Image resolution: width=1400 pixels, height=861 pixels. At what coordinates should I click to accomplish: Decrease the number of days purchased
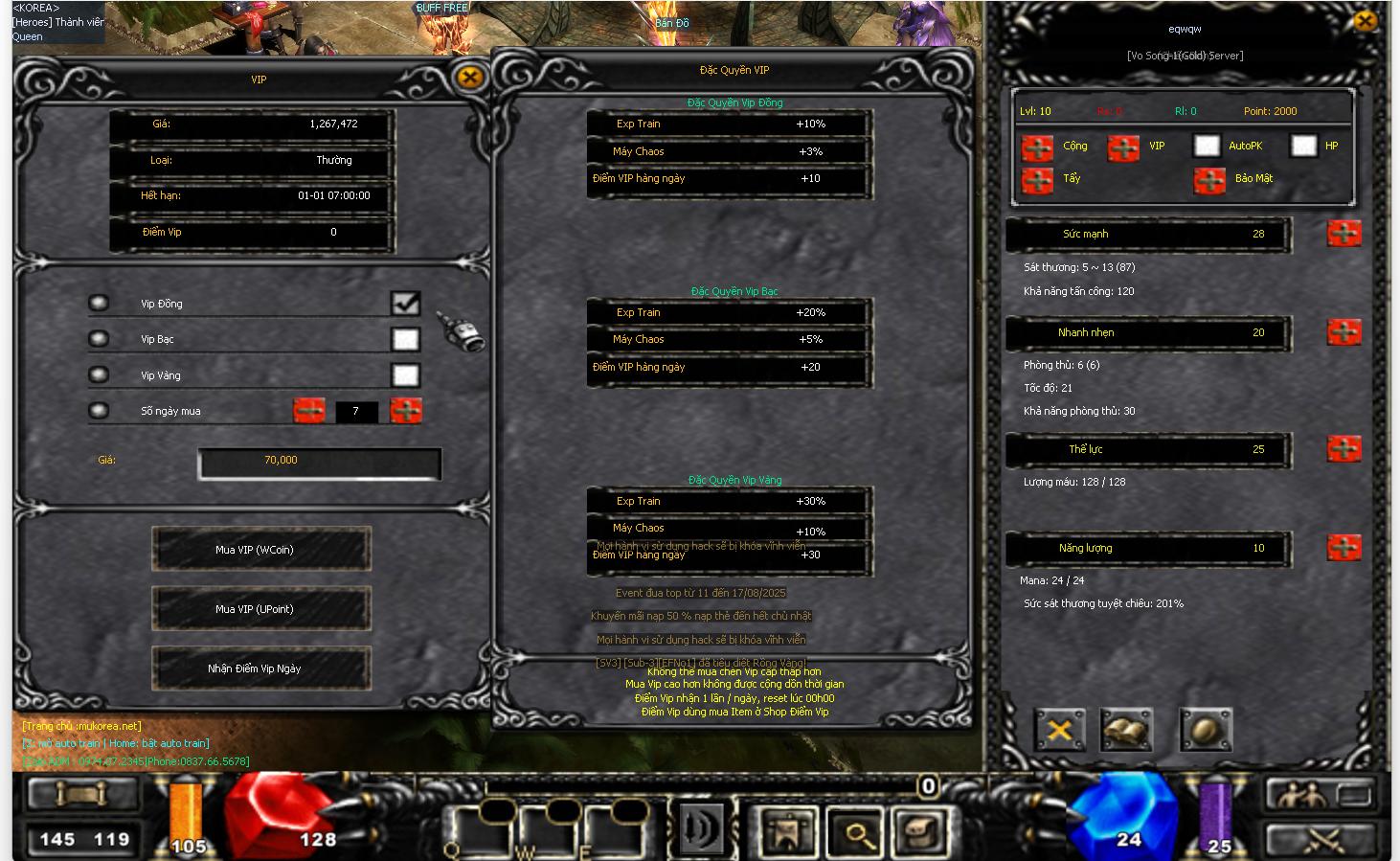pyautogui.click(x=308, y=411)
